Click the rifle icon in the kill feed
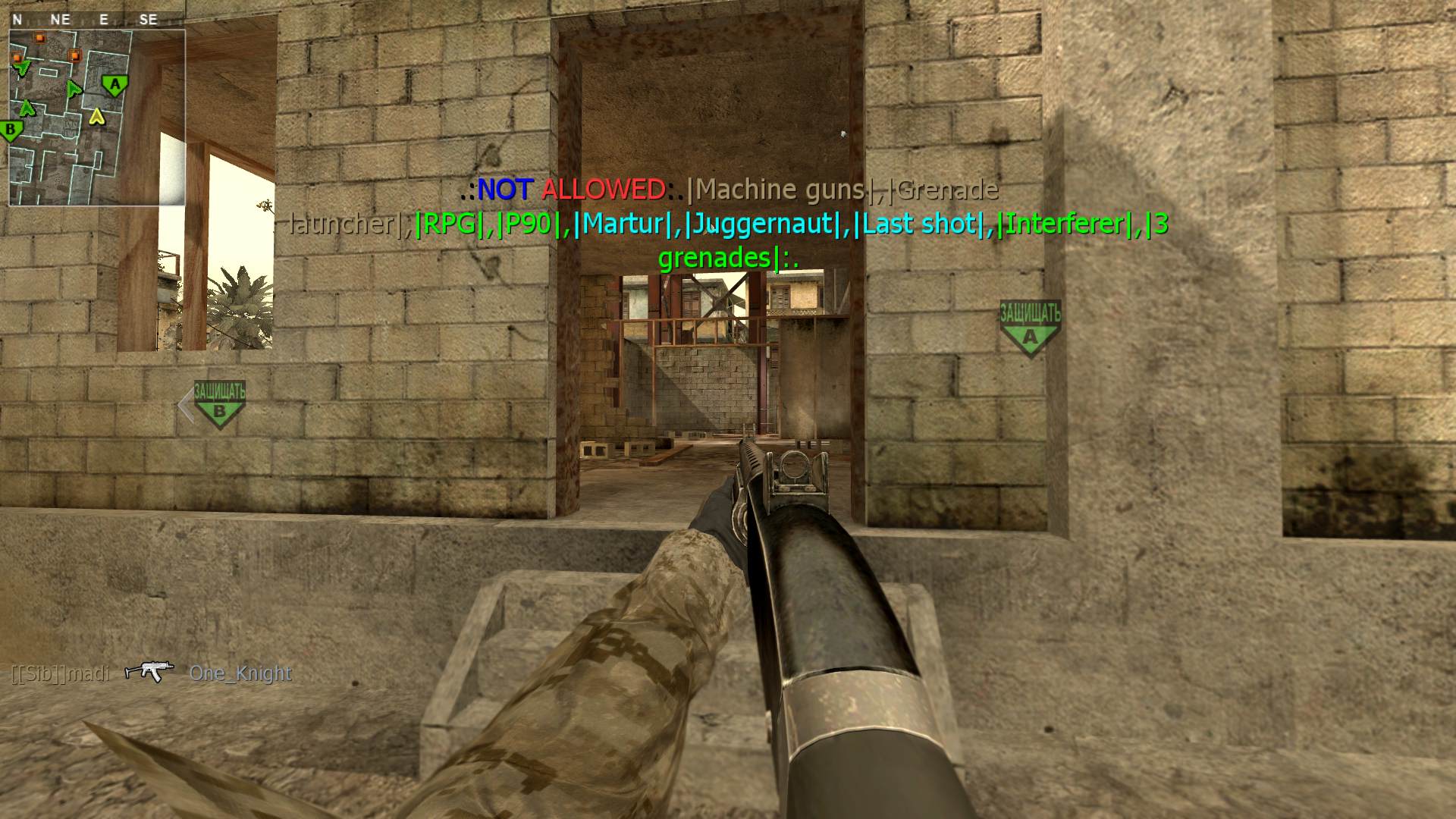The height and width of the screenshot is (819, 1456). pos(149,671)
